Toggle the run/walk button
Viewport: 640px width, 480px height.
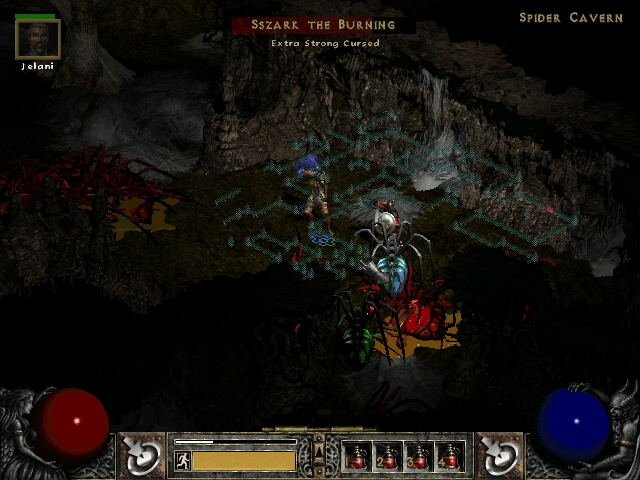[x=182, y=460]
